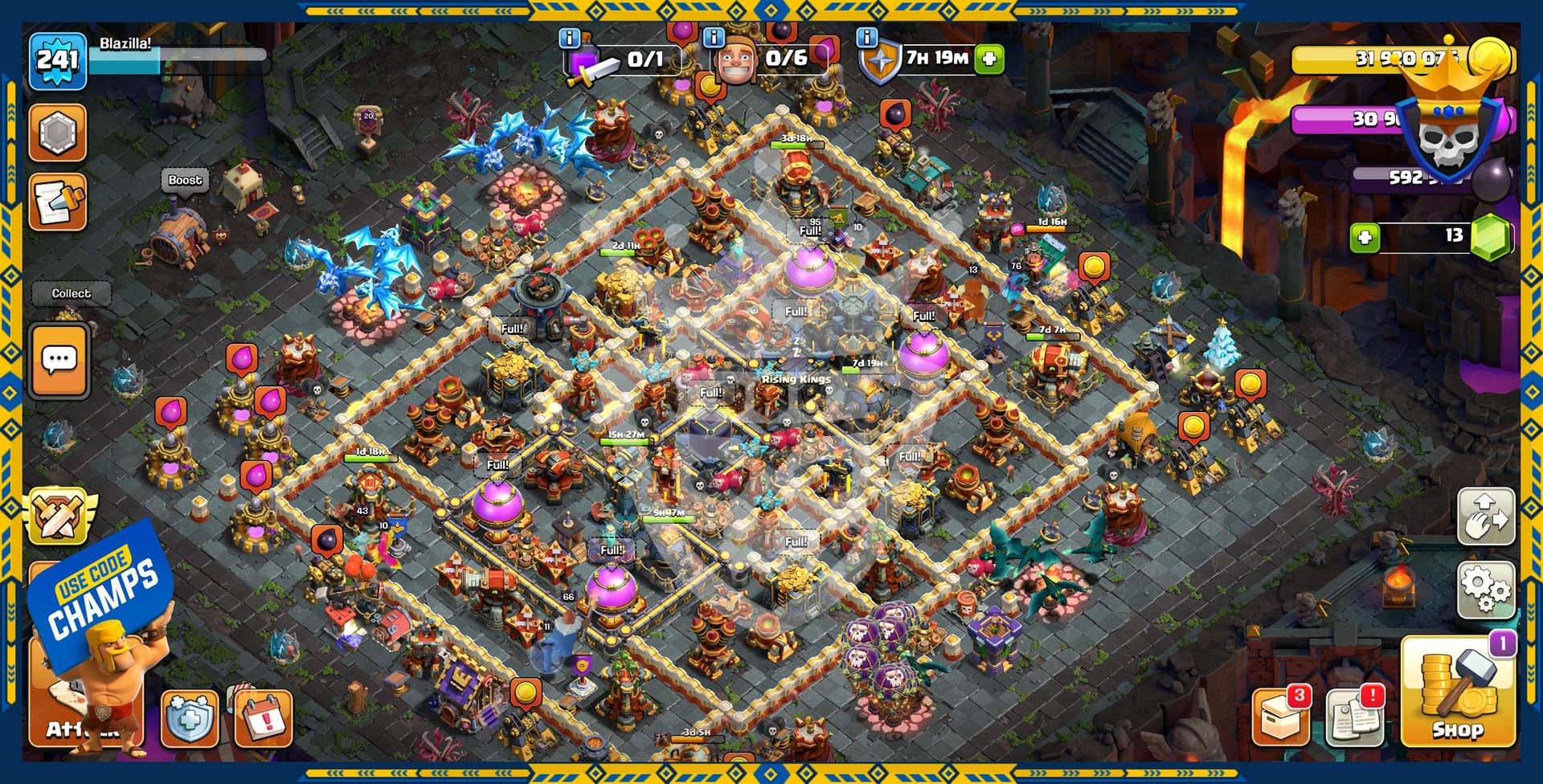This screenshot has width=1543, height=784.
Task: Open the player profile level 241 badge
Action: tap(58, 60)
